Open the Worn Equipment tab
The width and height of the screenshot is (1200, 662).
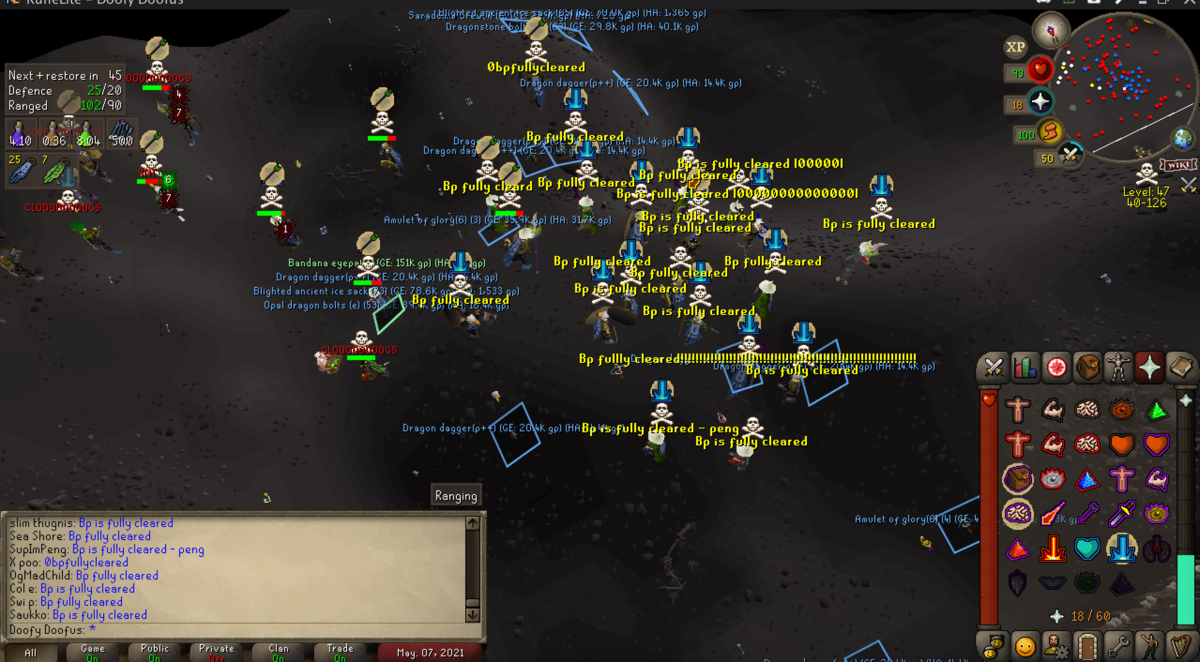click(x=1118, y=368)
